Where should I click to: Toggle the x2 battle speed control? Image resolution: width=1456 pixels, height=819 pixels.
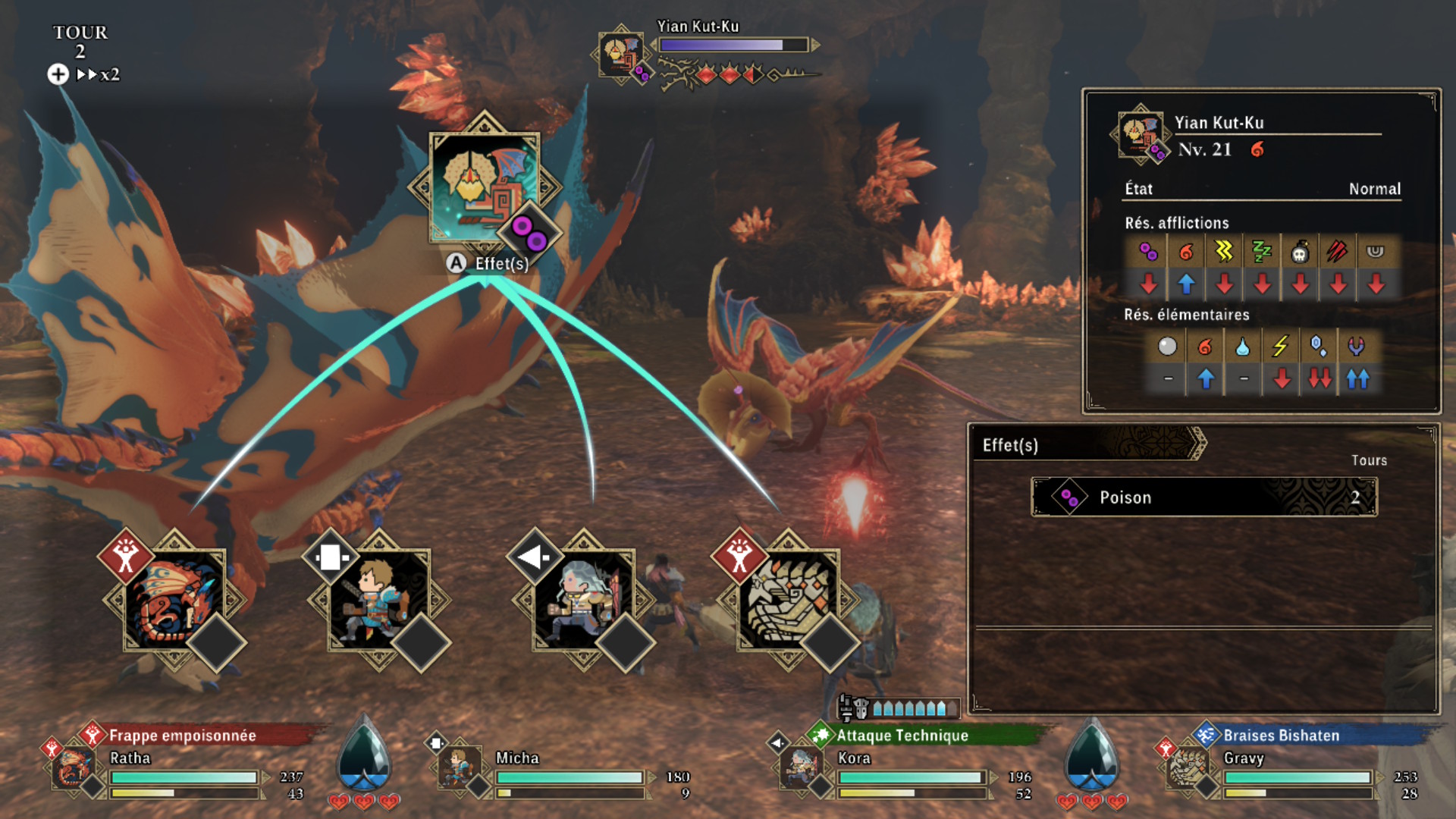99,74
